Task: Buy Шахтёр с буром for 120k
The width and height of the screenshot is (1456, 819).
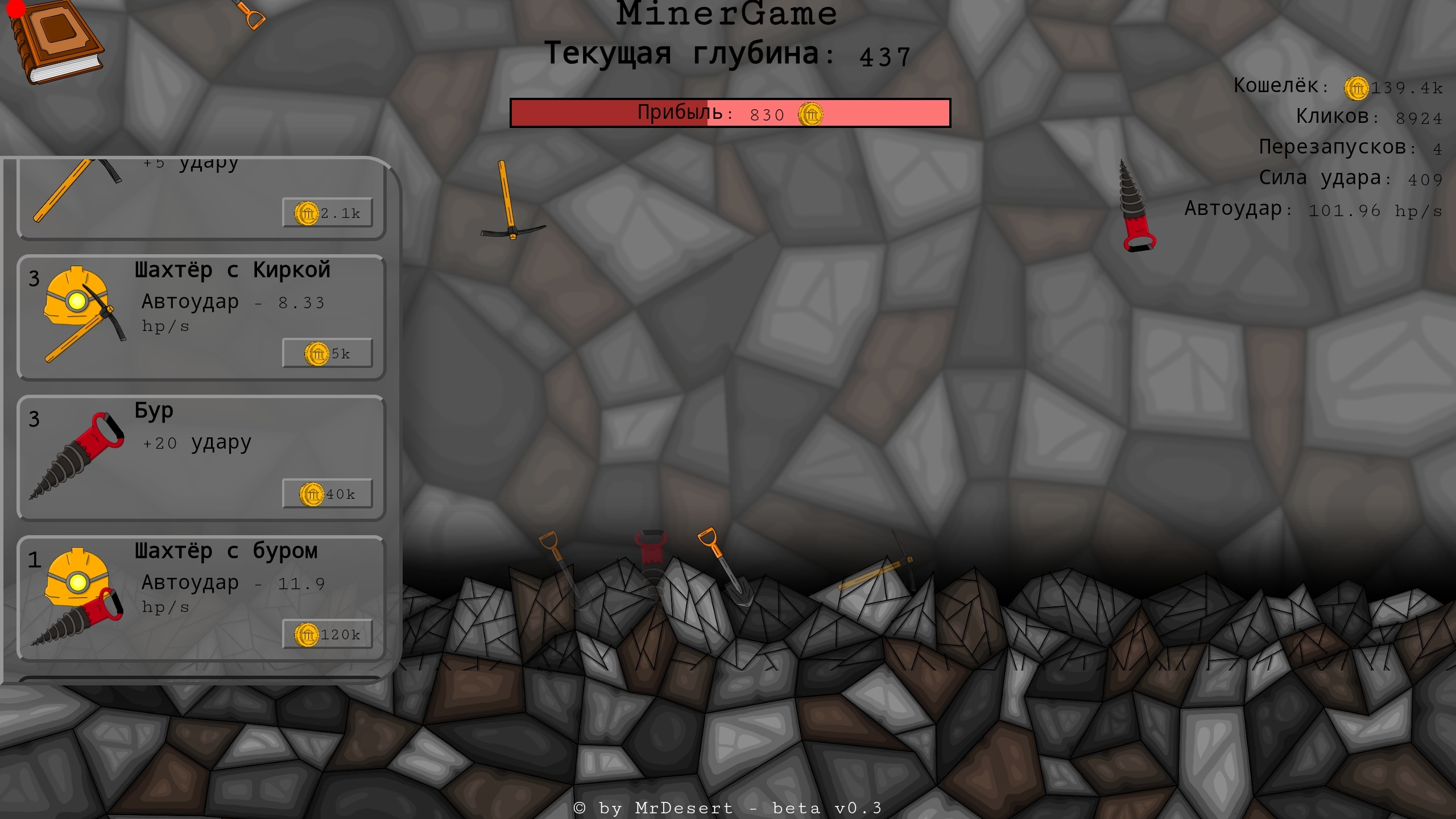Action: [x=328, y=634]
